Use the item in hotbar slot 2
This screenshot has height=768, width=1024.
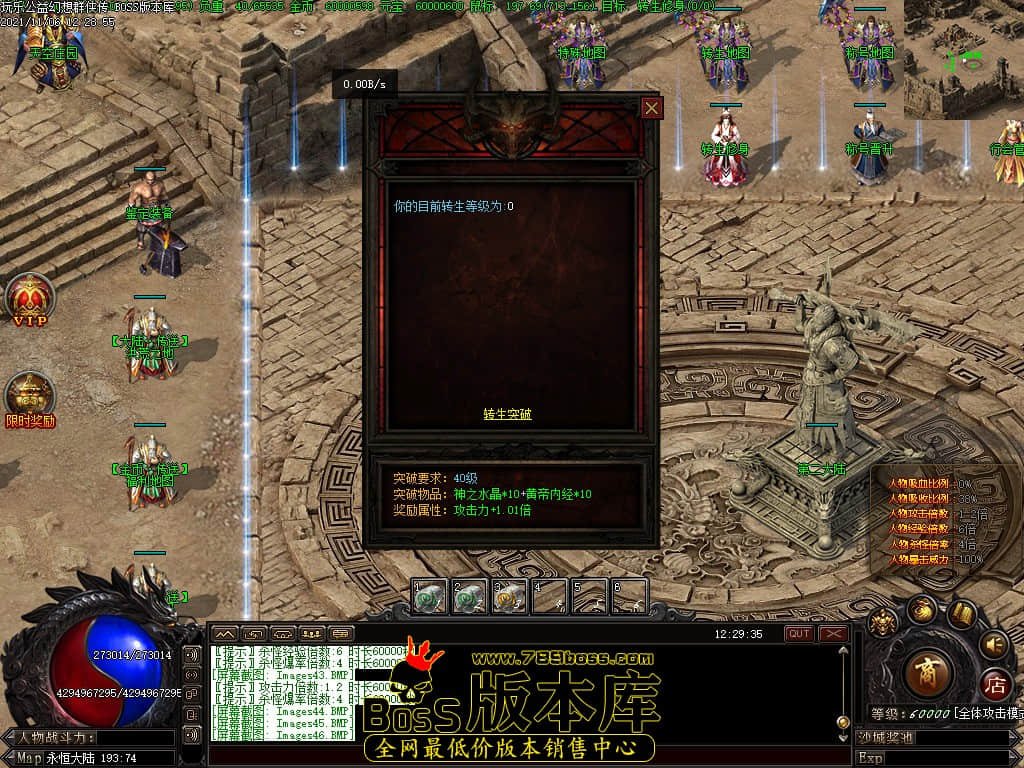pyautogui.click(x=470, y=597)
